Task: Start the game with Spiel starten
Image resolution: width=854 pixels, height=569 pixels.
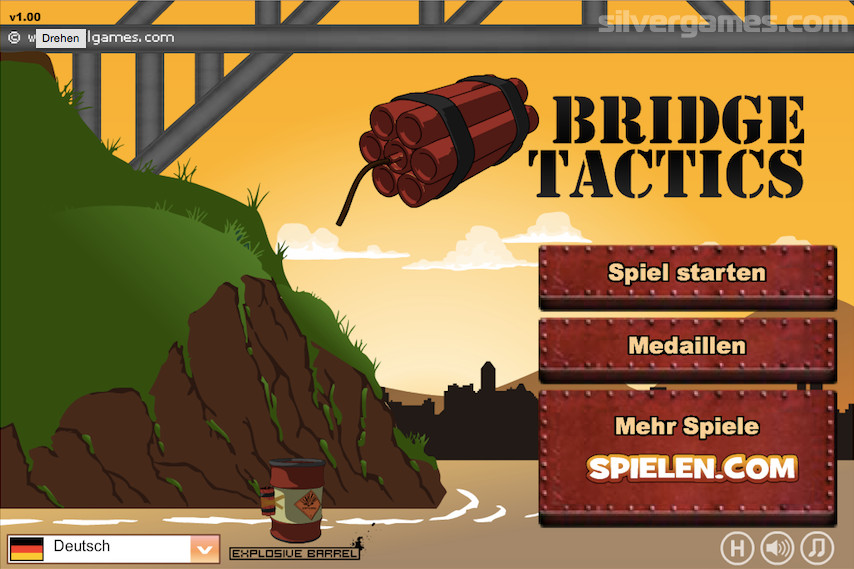Action: pos(687,273)
